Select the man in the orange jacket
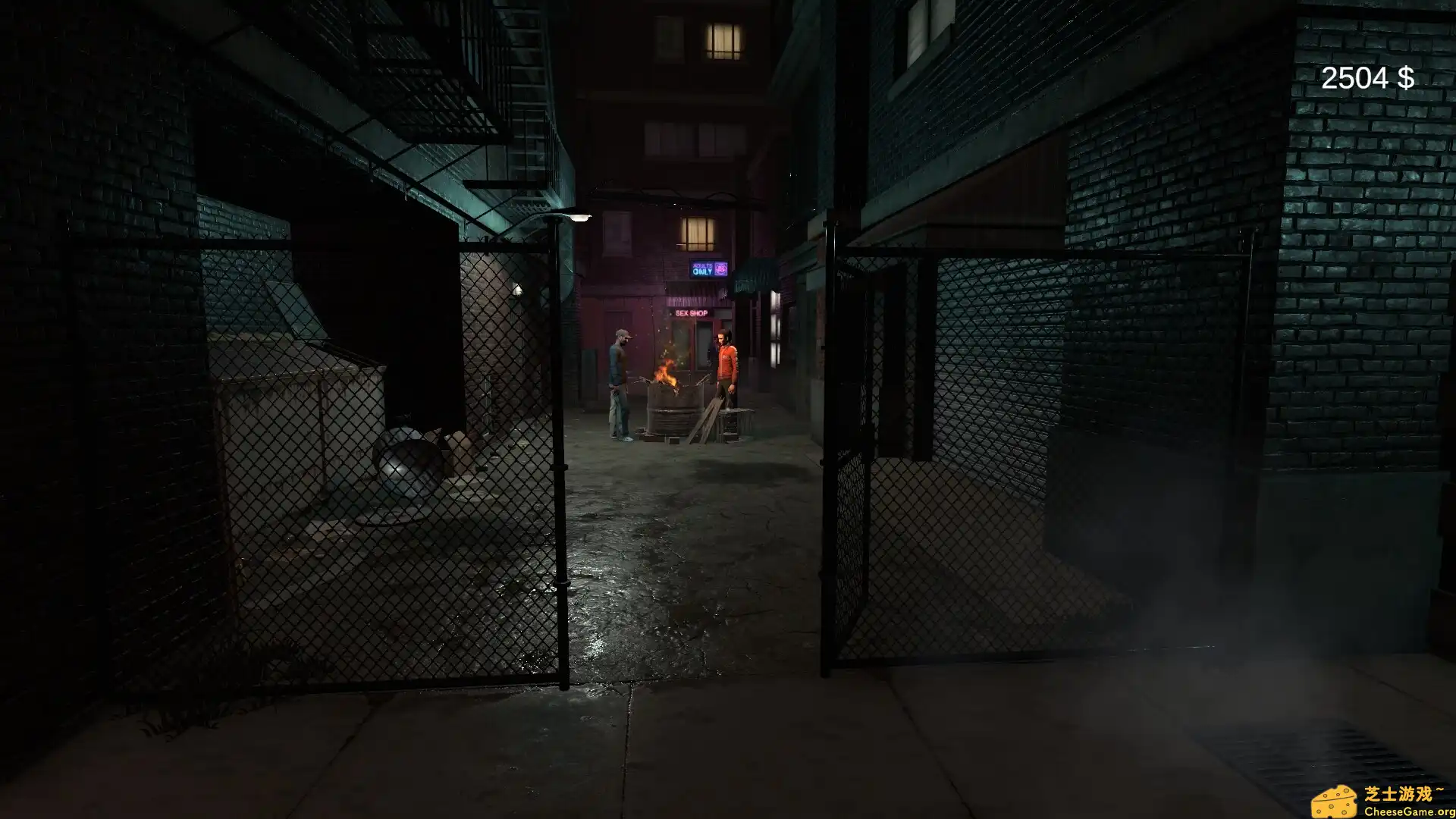 (x=726, y=372)
